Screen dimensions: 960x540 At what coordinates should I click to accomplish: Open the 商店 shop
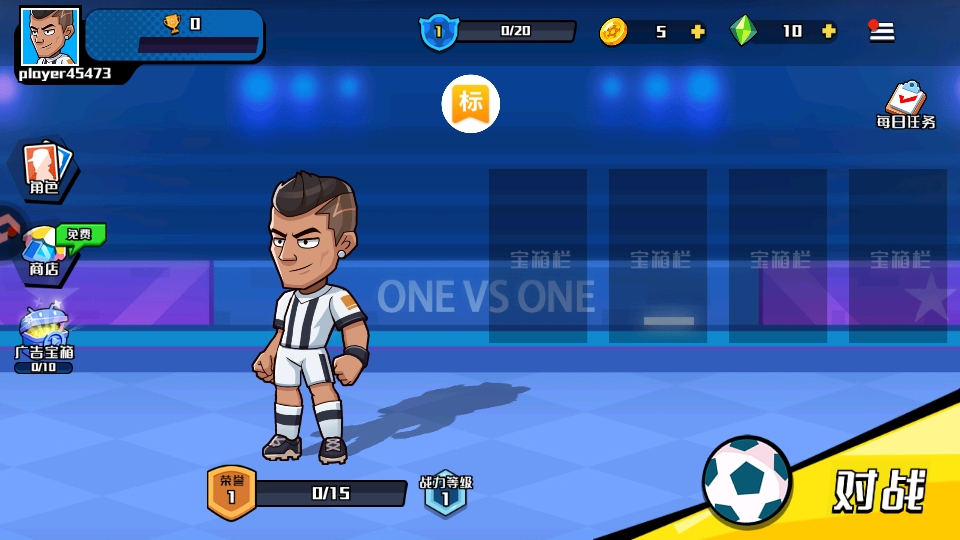coord(44,250)
